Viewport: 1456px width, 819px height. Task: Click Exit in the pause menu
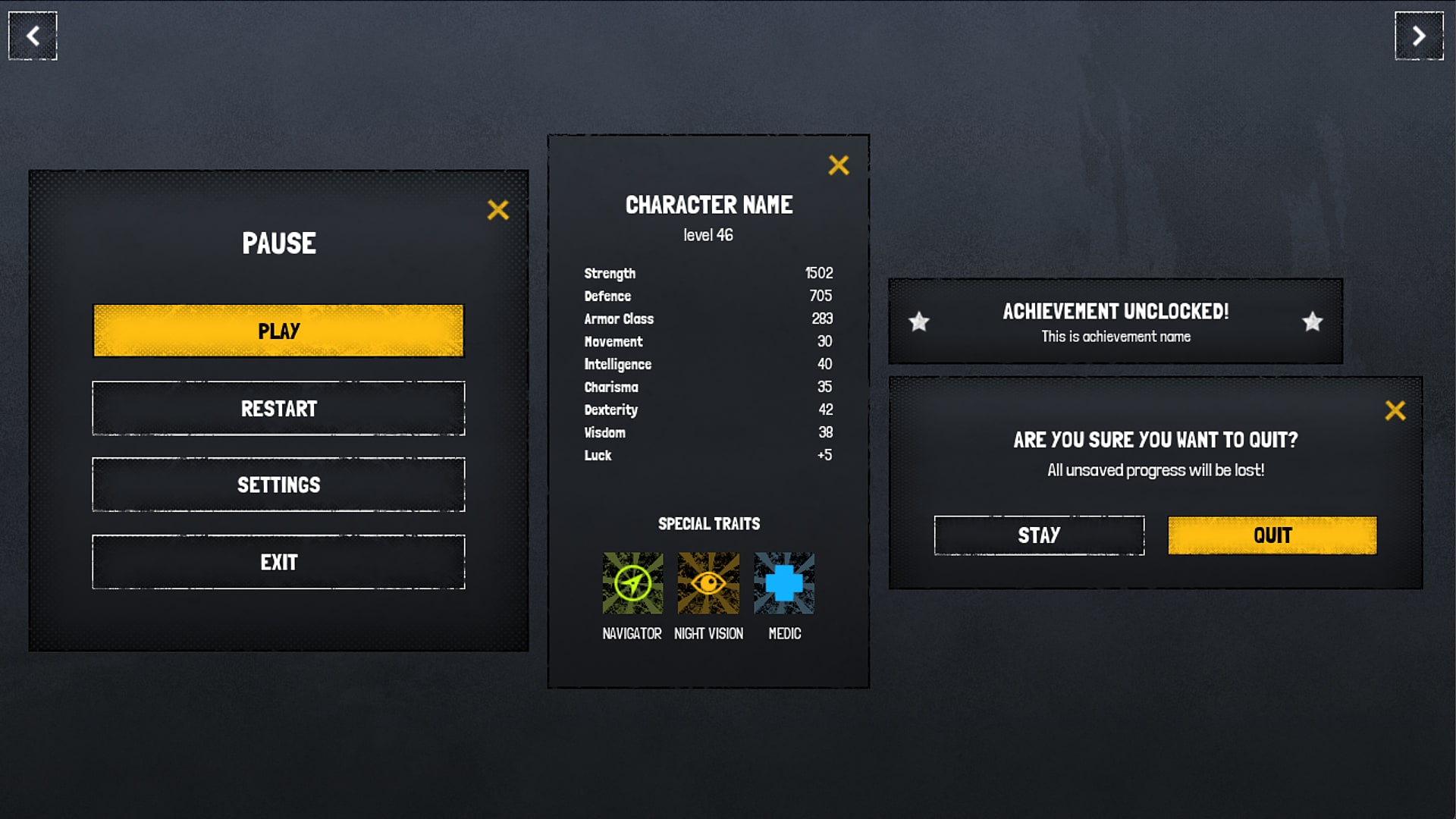(x=278, y=562)
